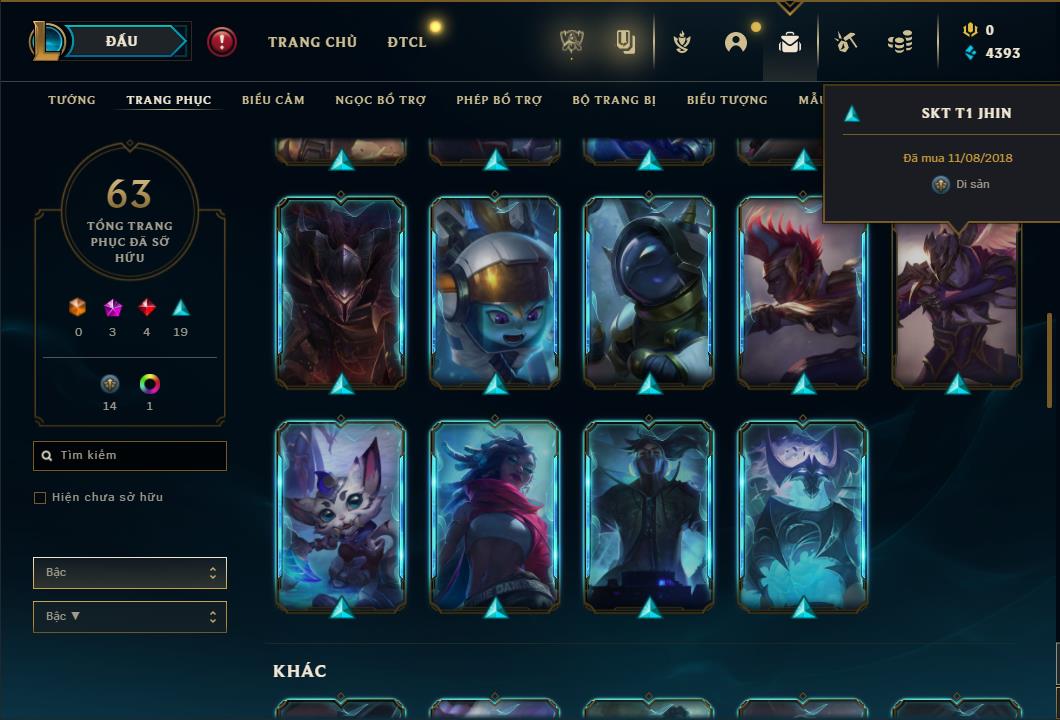Viewport: 1060px width, 720px height.
Task: Open the profile icon in top bar
Action: (x=736, y=42)
